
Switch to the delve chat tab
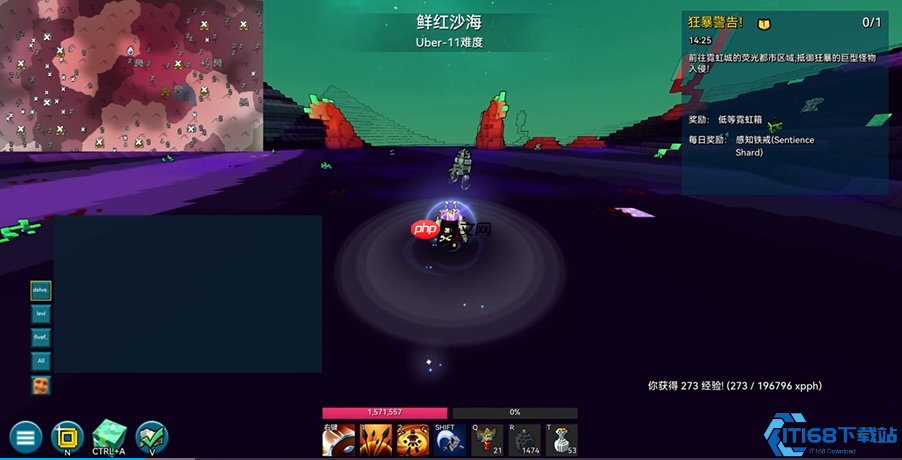click(41, 290)
